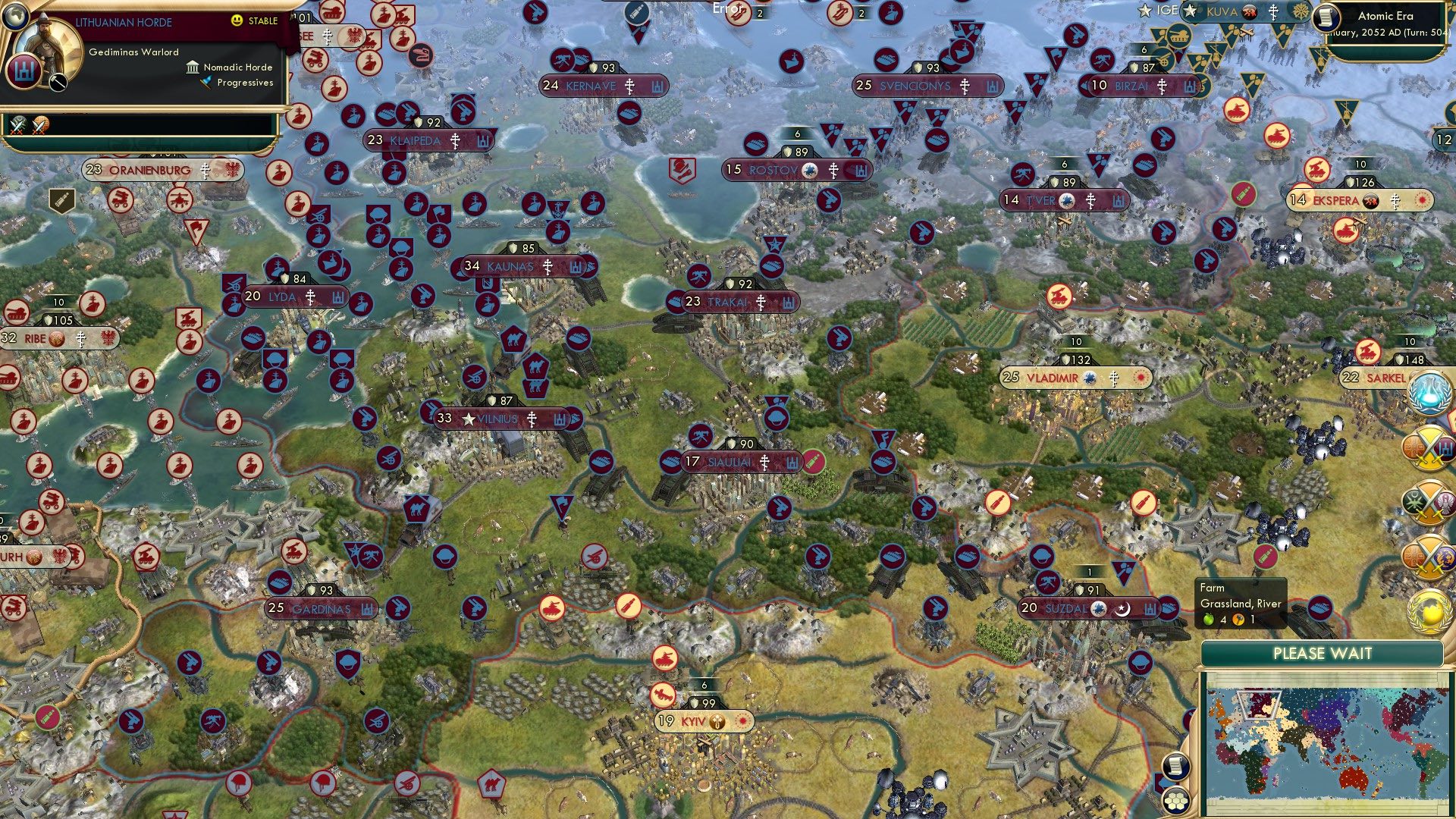
Task: Open the notification scroll icon above the minimap
Action: click(x=1175, y=767)
